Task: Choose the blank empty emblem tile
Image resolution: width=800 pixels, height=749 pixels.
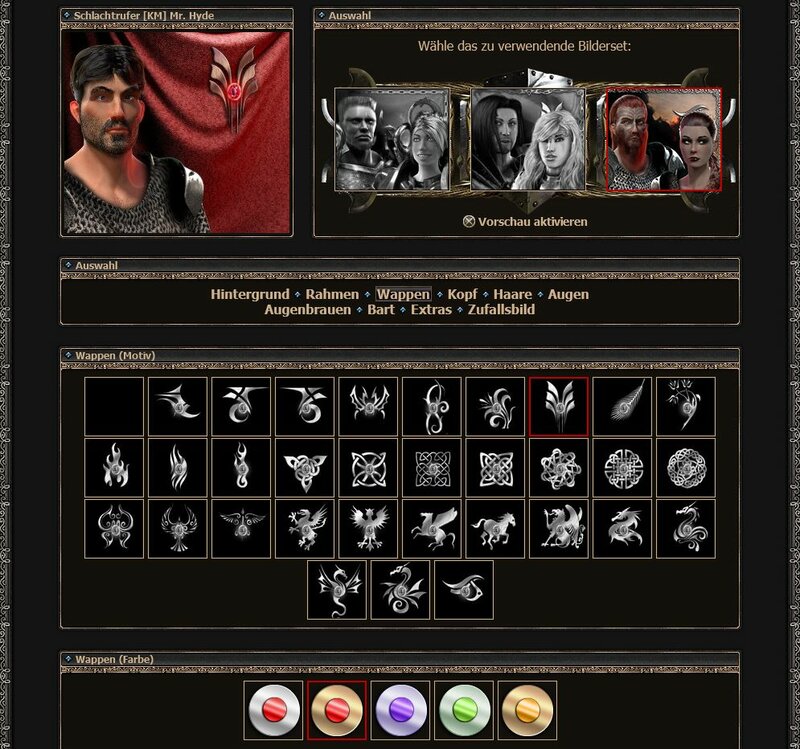Action: [113, 406]
